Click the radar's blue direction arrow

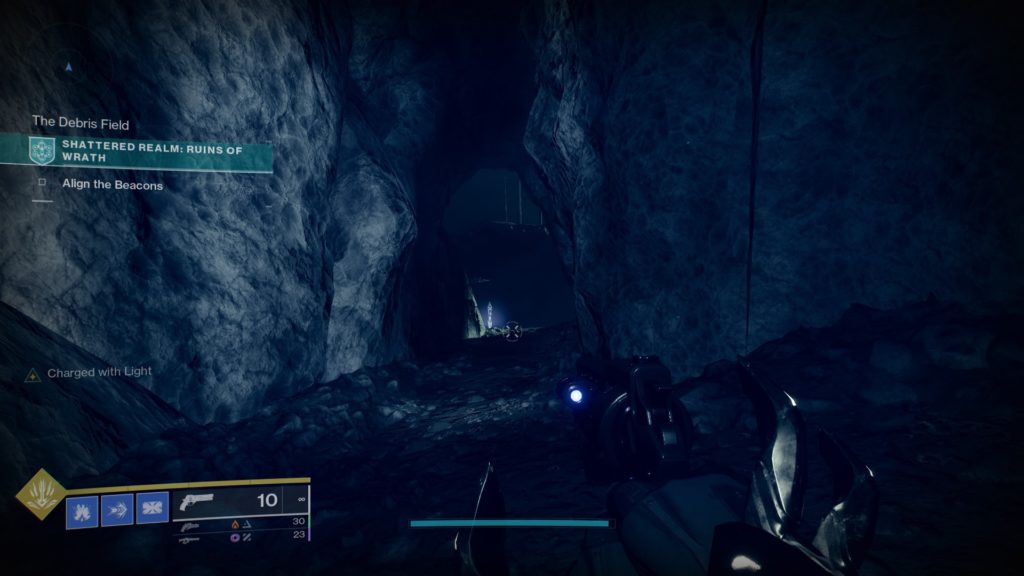pyautogui.click(x=68, y=67)
